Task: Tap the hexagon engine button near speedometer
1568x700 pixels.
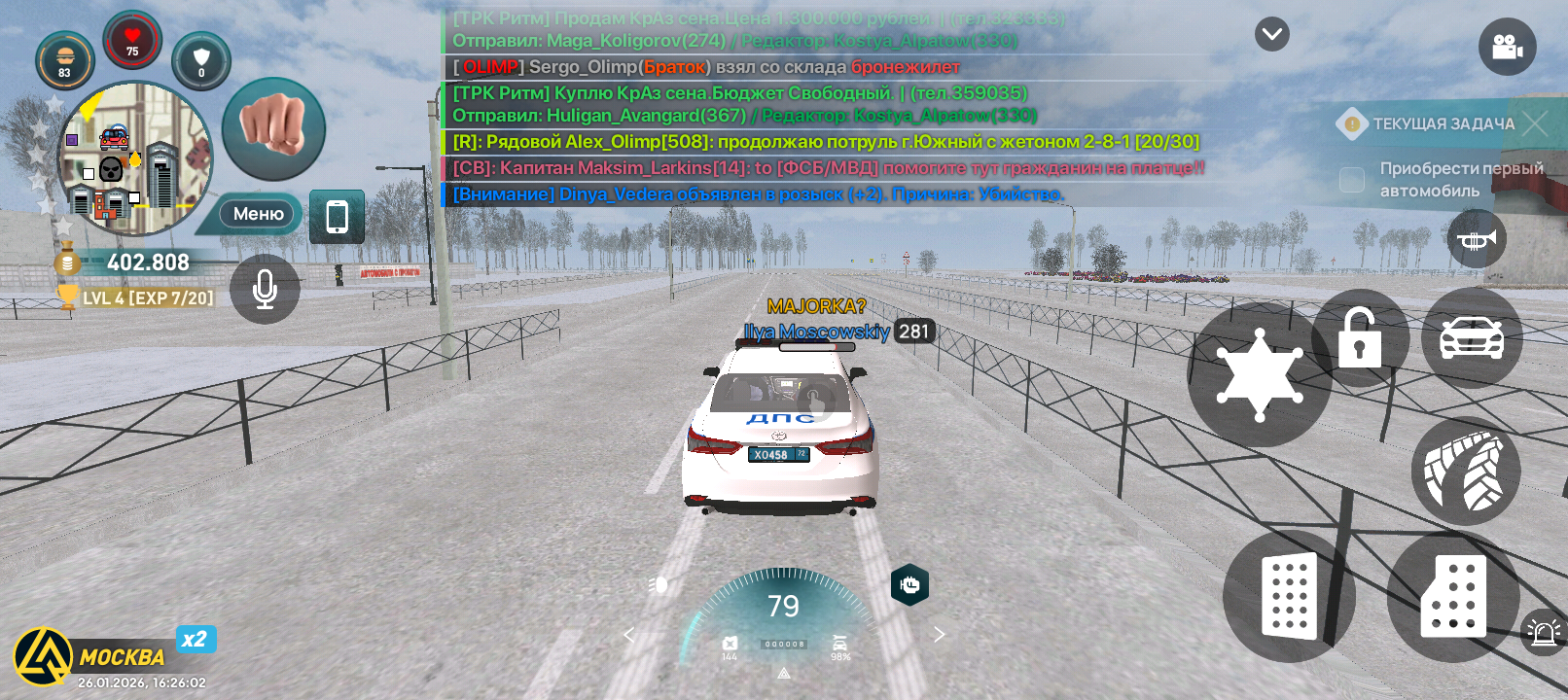Action: tap(909, 584)
